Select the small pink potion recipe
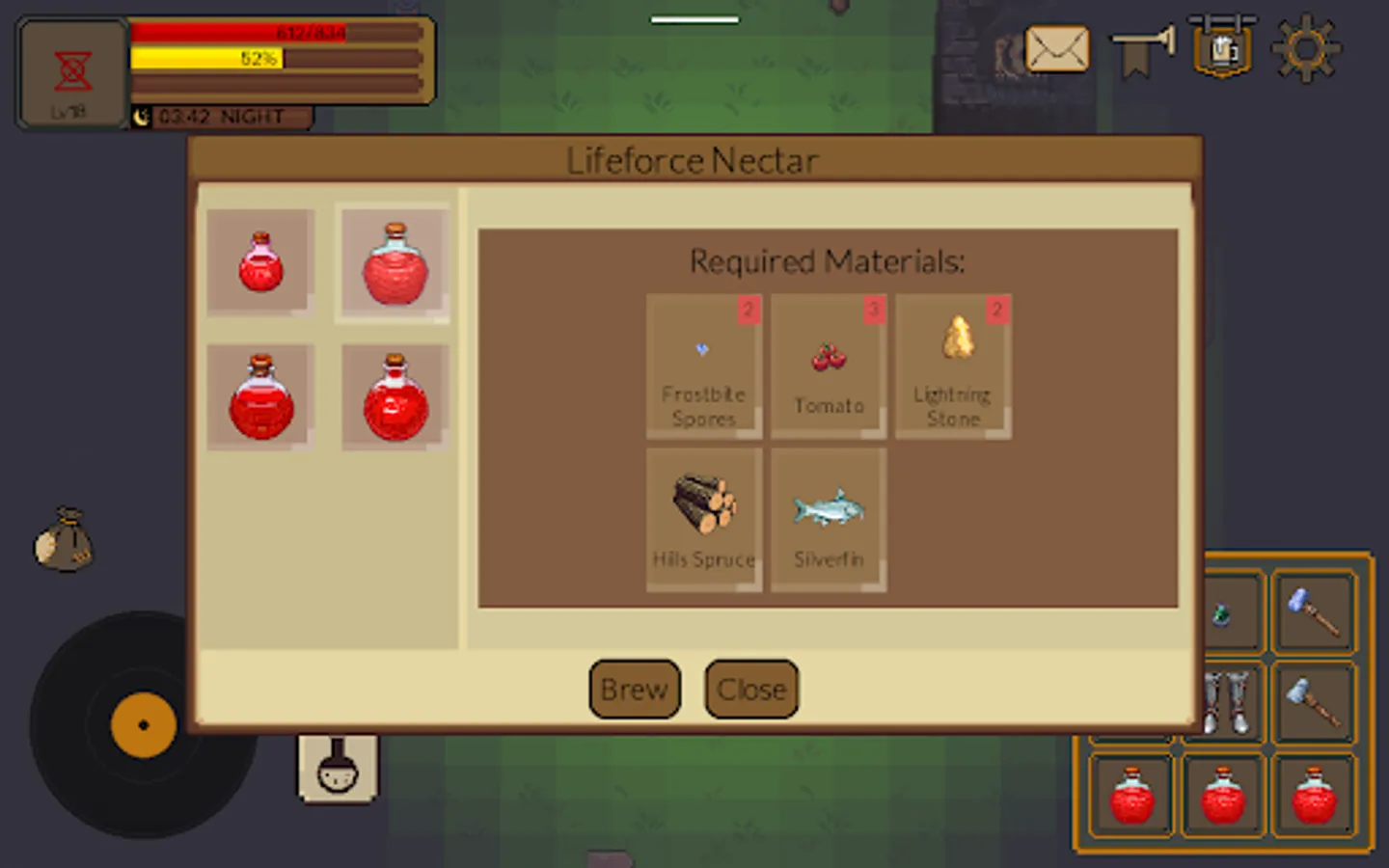1389x868 pixels. (259, 262)
